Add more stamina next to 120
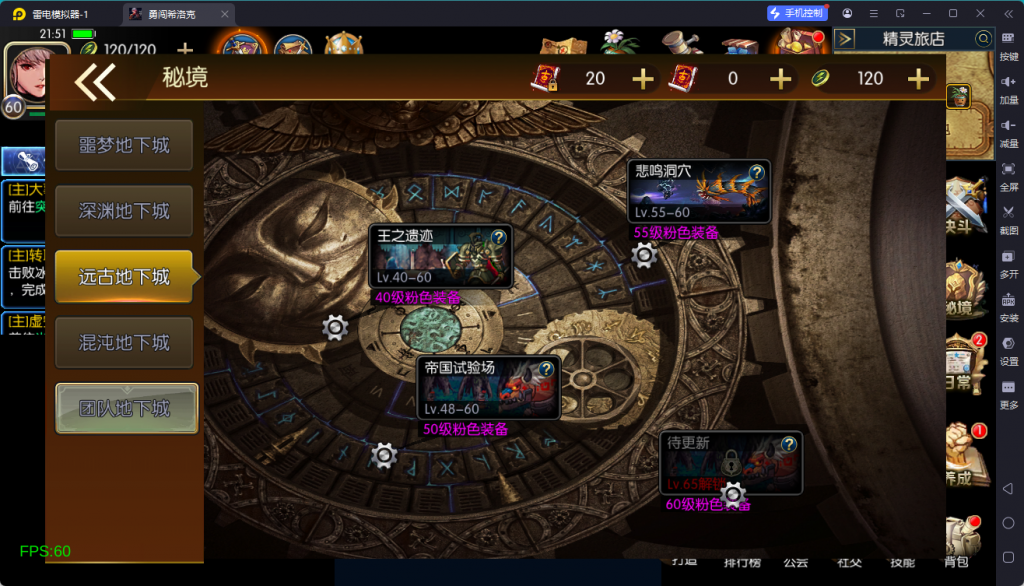Image resolution: width=1024 pixels, height=586 pixels. (918, 79)
